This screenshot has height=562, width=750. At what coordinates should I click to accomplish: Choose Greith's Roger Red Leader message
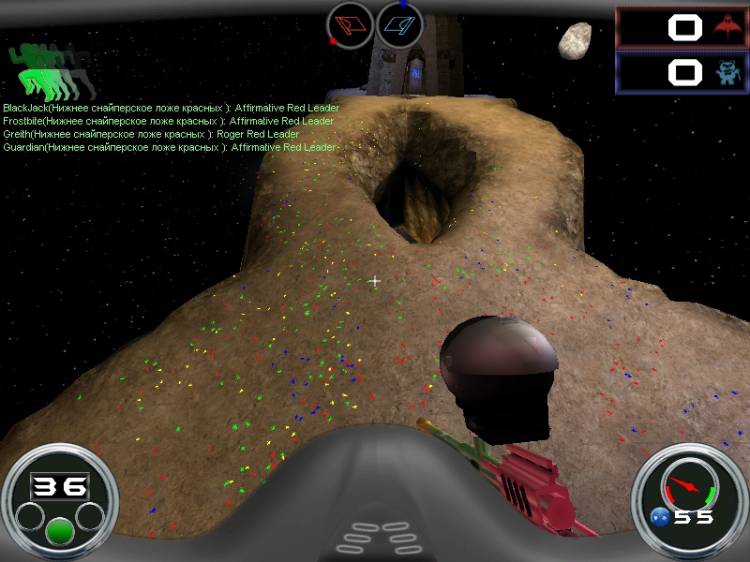coord(151,134)
